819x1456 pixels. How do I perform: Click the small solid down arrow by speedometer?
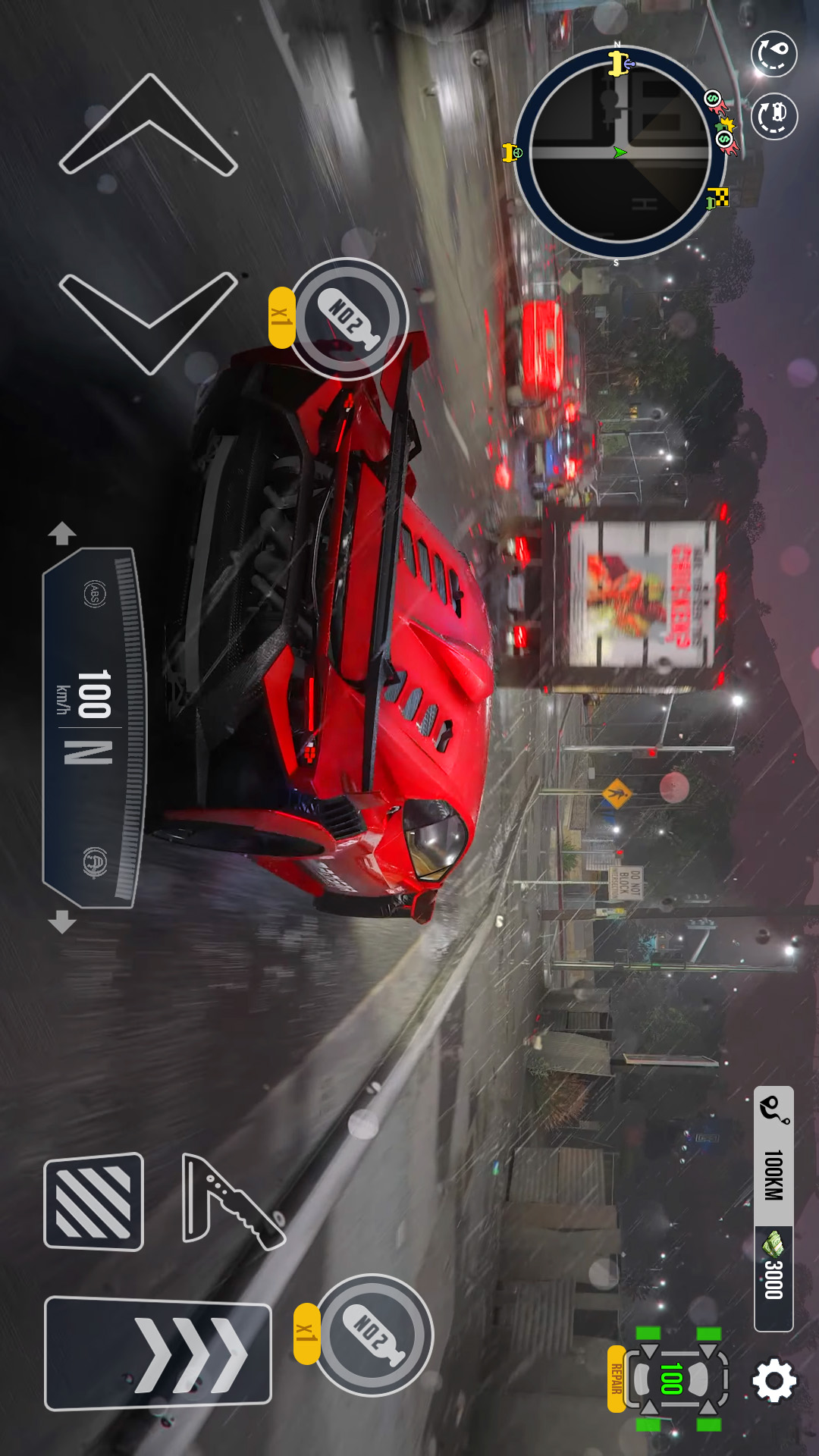pyautogui.click(x=62, y=921)
